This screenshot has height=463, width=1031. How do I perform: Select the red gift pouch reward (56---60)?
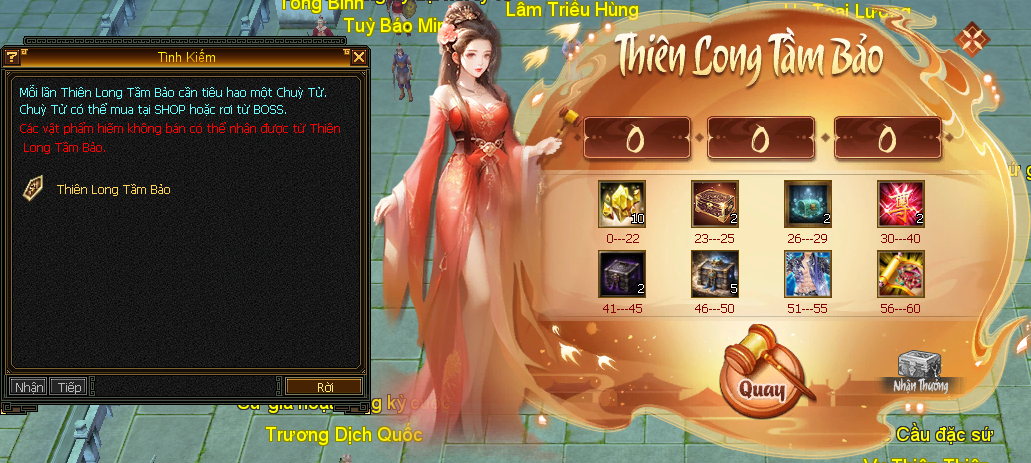pyautogui.click(x=901, y=273)
